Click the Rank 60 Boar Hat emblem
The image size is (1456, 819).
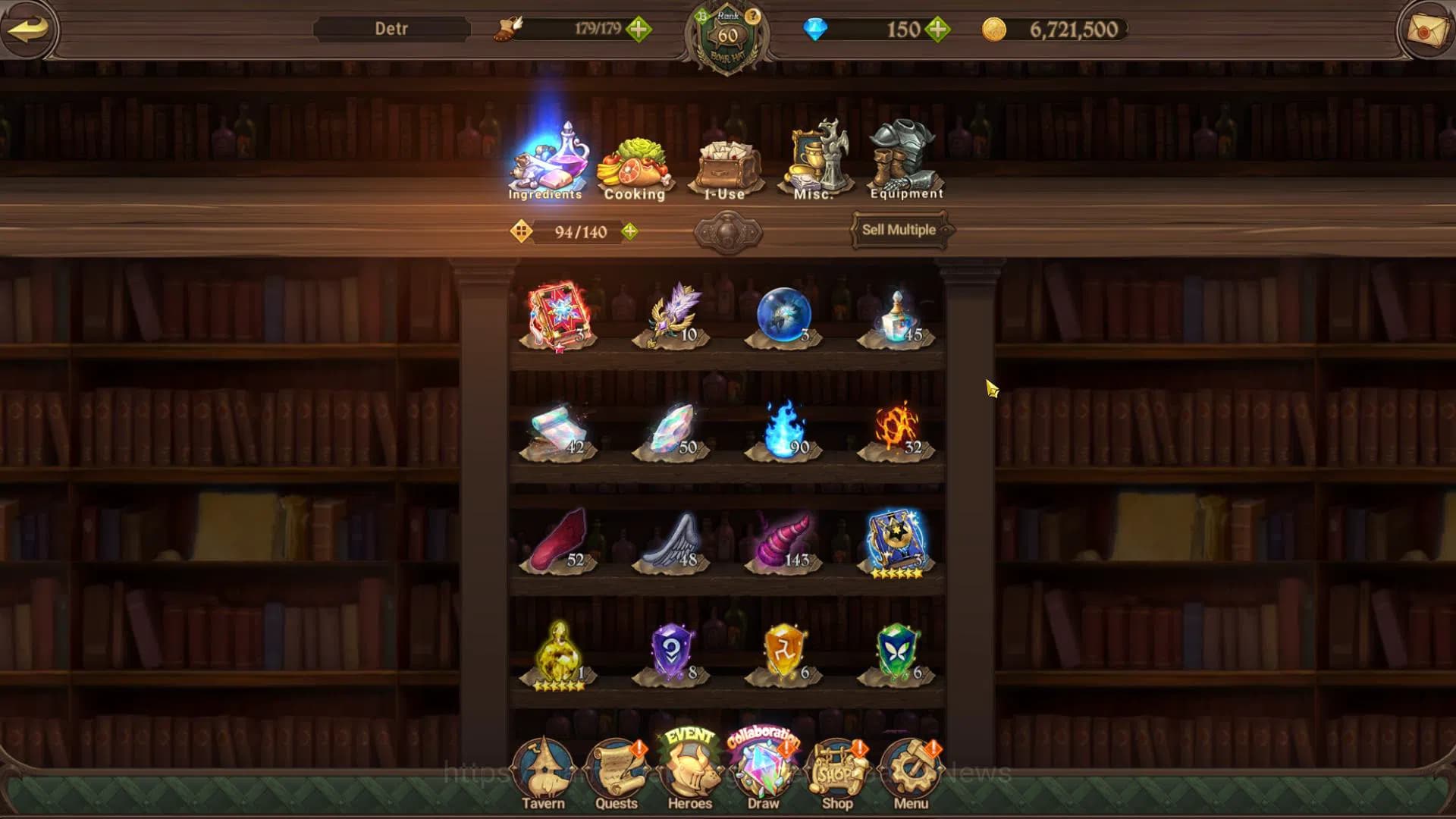click(x=726, y=36)
